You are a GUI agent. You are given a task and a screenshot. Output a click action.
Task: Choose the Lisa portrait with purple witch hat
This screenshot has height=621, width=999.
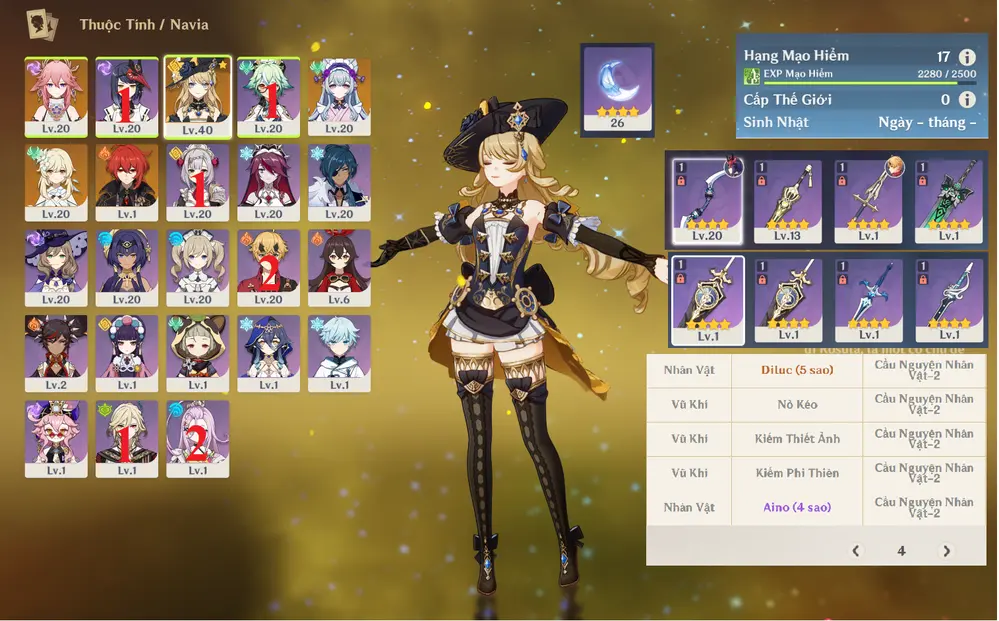click(x=56, y=267)
